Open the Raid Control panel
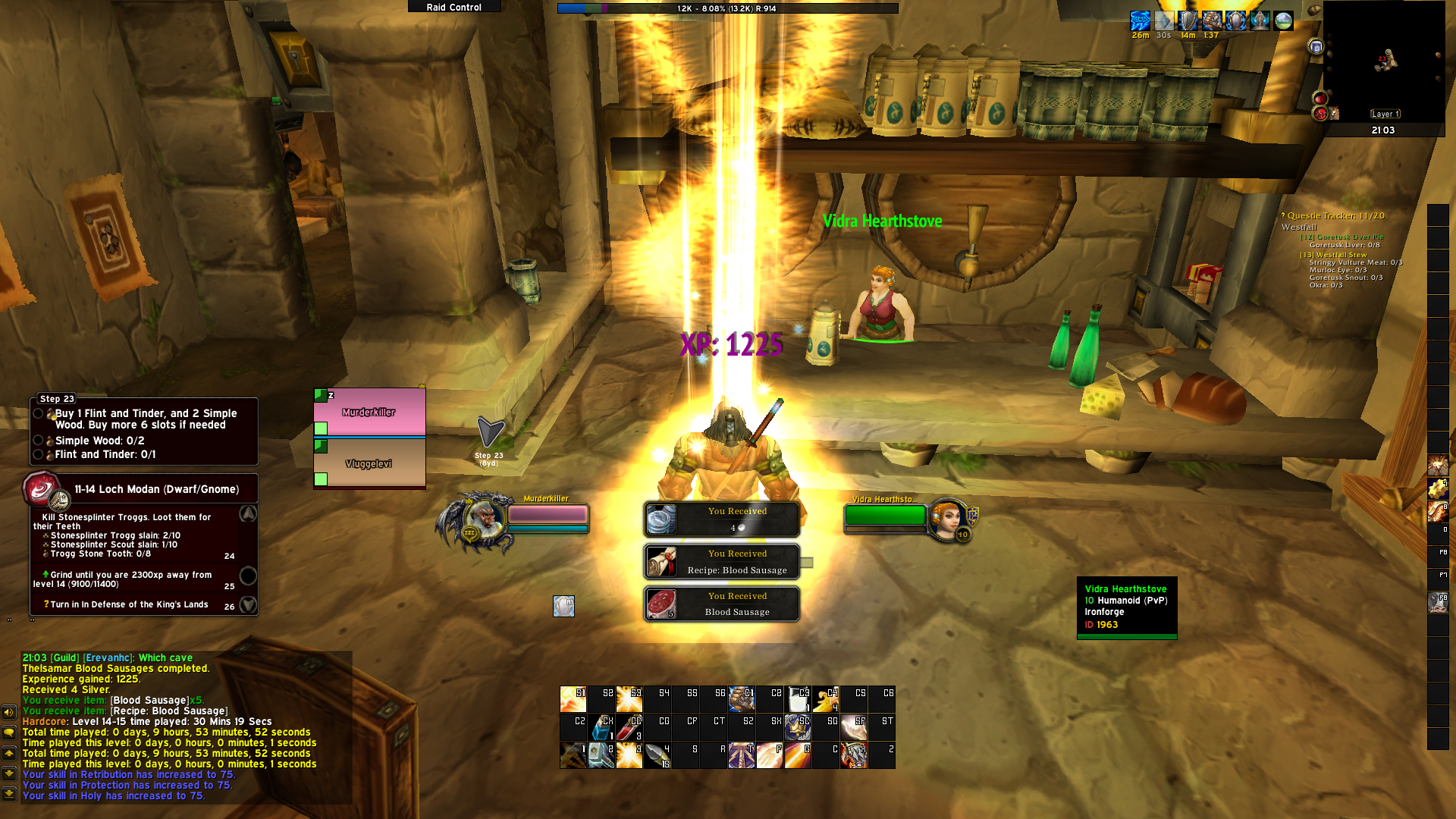The width and height of the screenshot is (1456, 819). tap(453, 7)
